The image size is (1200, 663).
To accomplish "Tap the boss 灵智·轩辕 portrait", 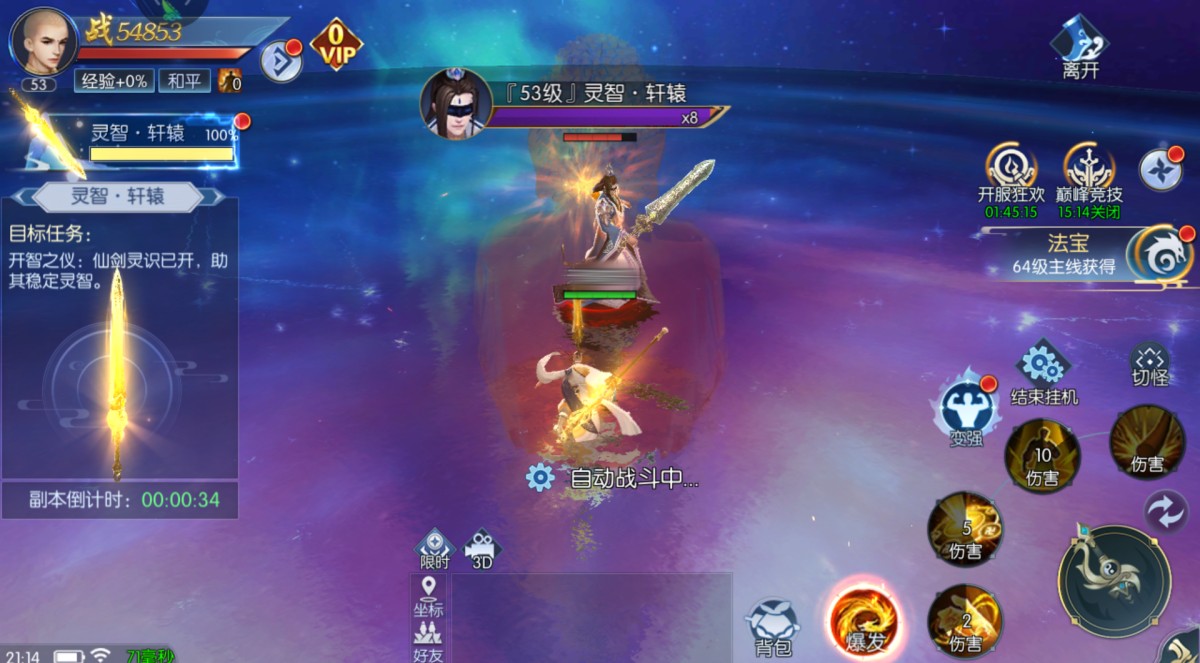I will (455, 102).
